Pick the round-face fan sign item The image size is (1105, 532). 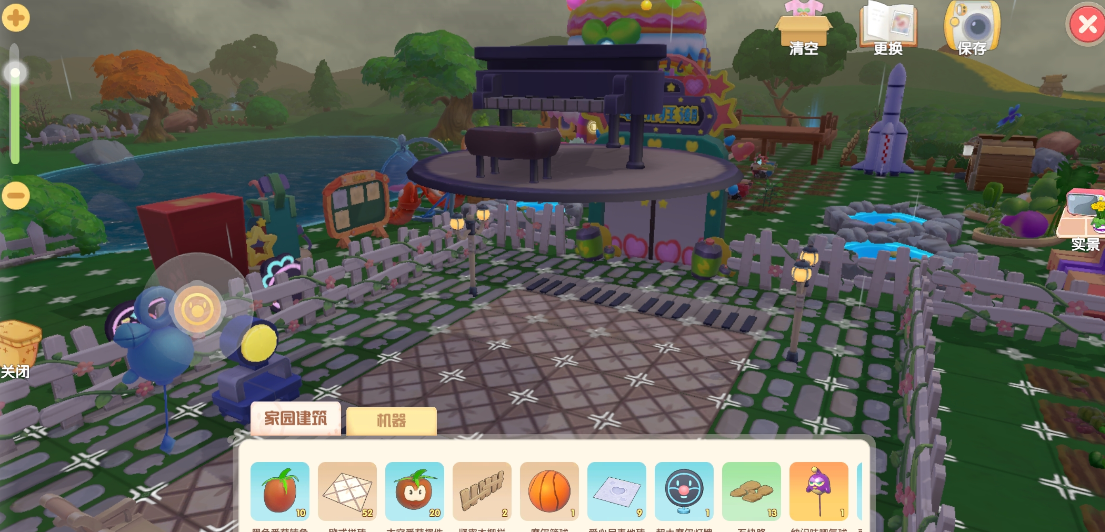point(684,492)
